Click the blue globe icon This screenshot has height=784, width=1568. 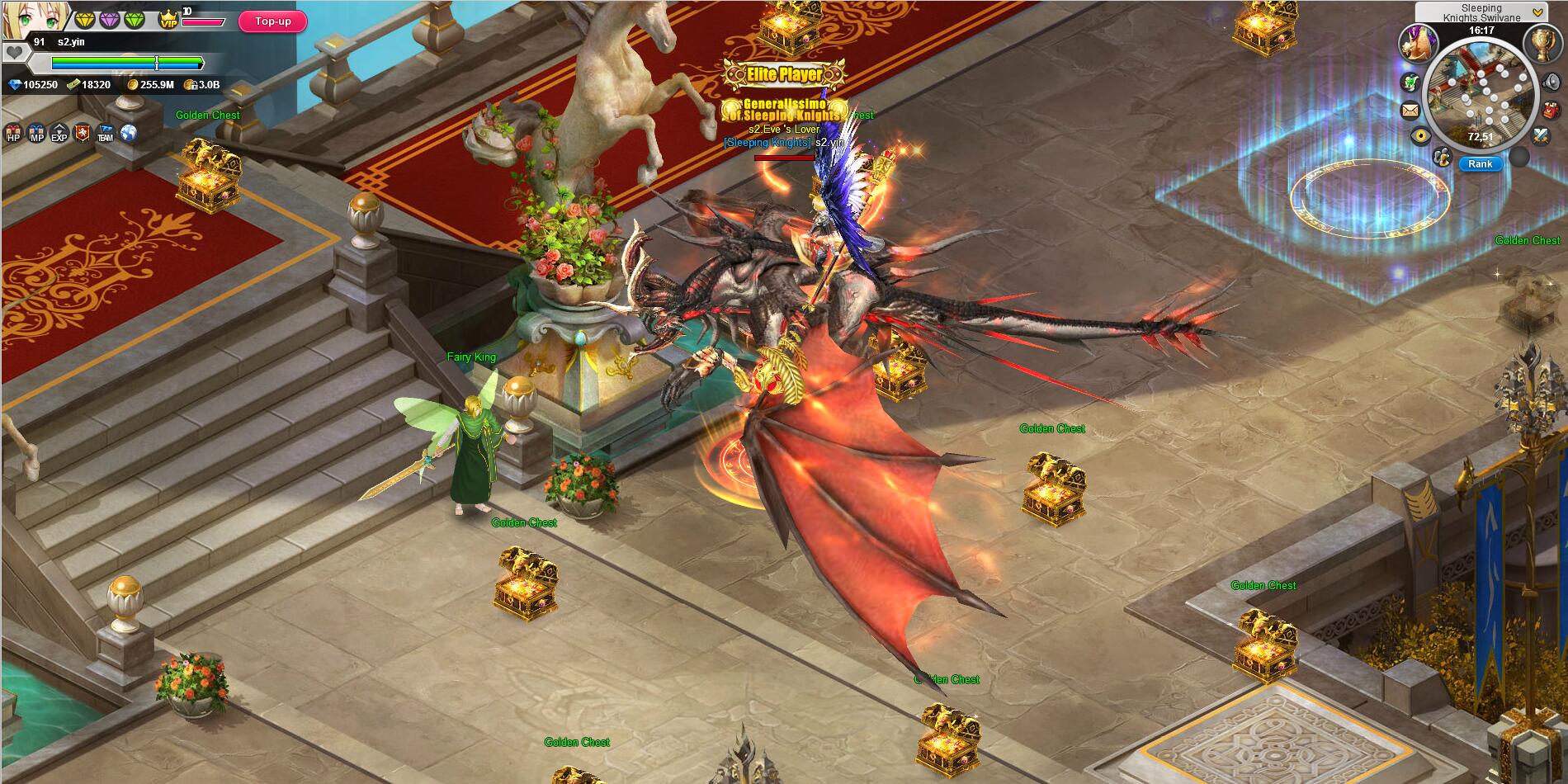pos(128,133)
